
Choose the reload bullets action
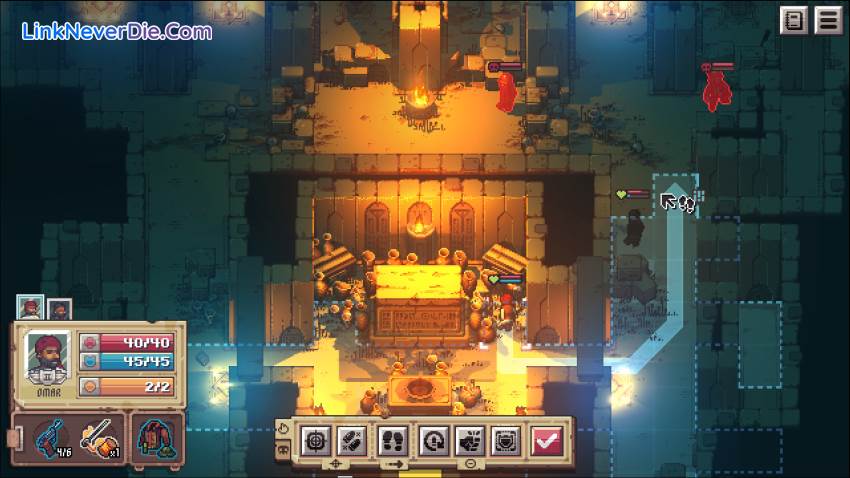pyautogui.click(x=351, y=439)
